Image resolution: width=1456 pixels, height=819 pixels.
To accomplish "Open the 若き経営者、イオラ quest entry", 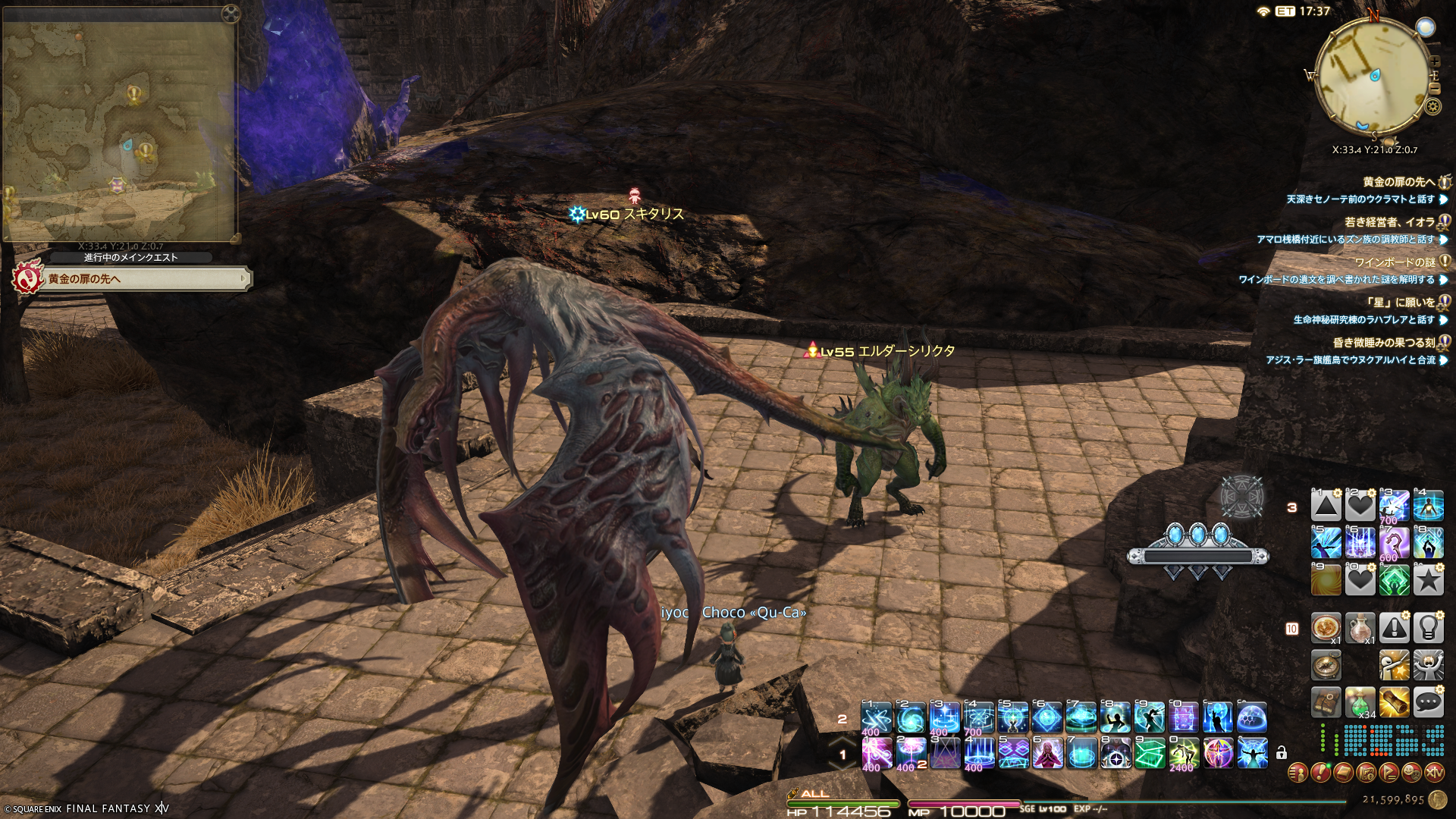I will (1389, 222).
